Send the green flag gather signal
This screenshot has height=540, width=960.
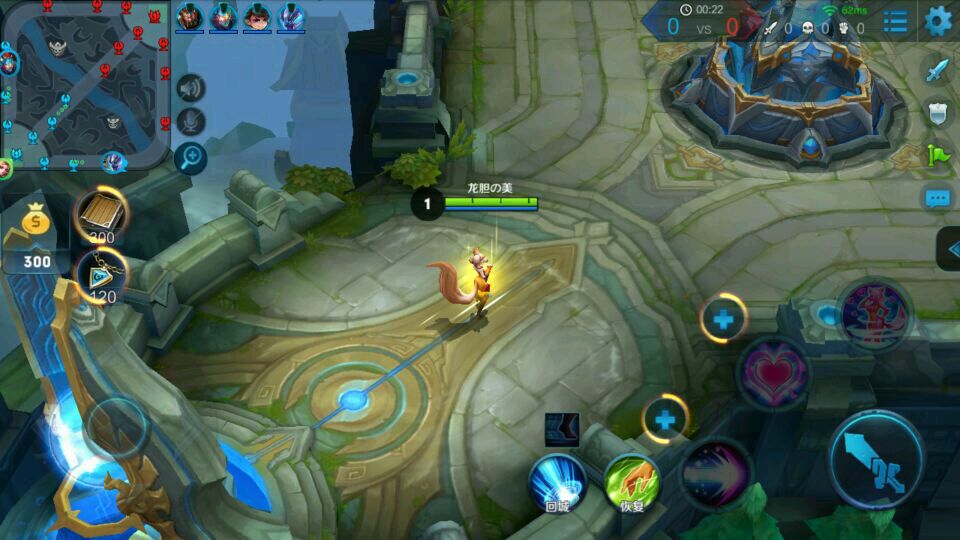click(936, 155)
